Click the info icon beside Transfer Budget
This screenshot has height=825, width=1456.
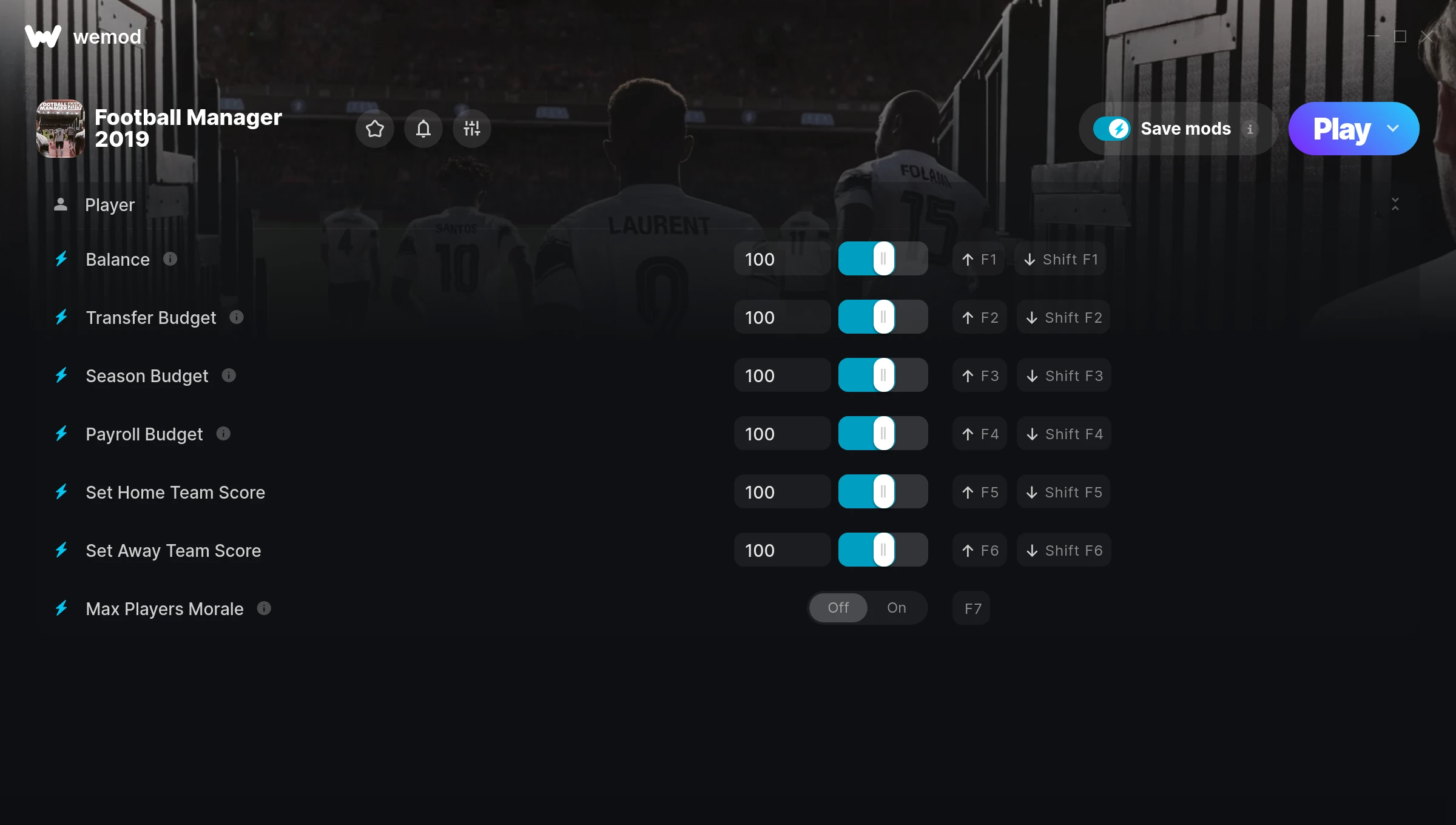(x=236, y=317)
